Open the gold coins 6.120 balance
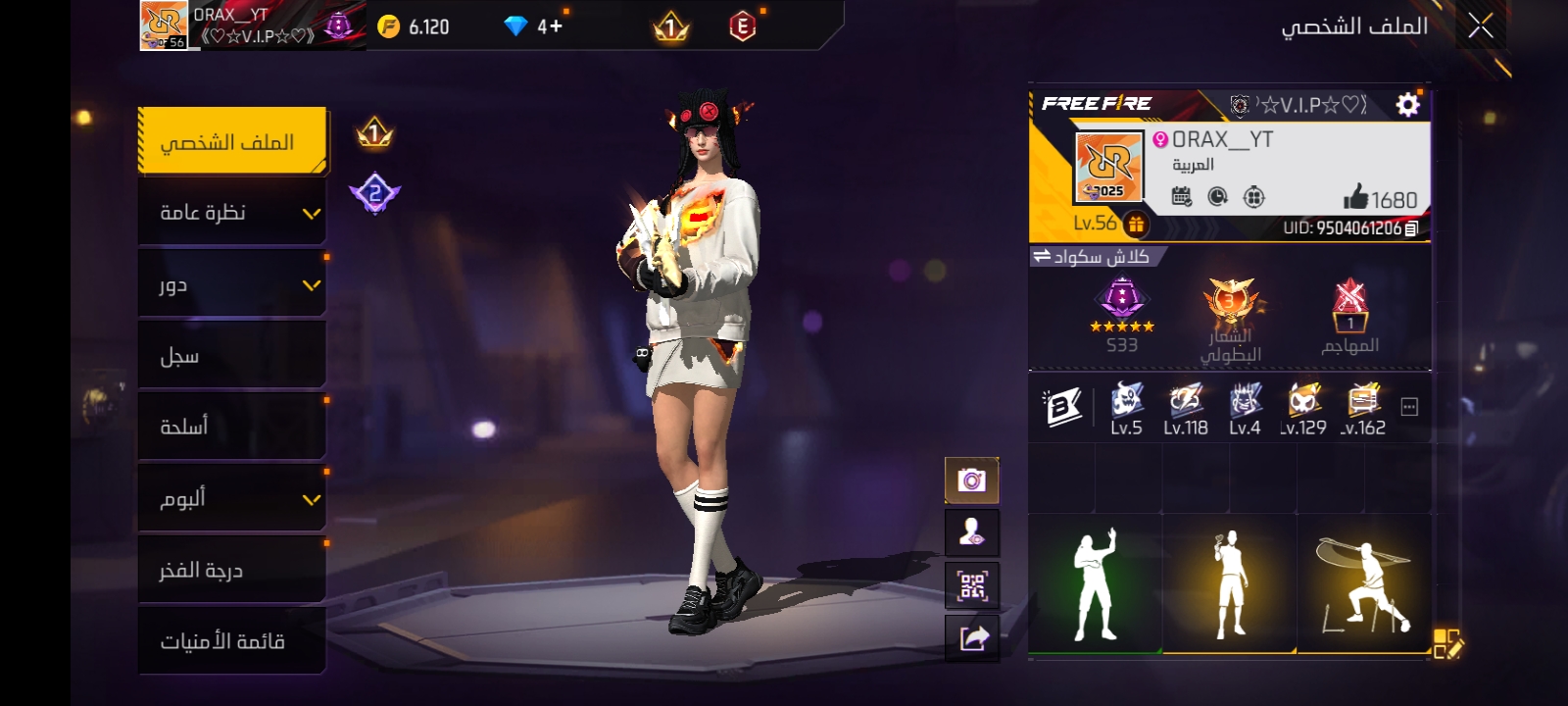This screenshot has width=1568, height=706. pos(416,26)
